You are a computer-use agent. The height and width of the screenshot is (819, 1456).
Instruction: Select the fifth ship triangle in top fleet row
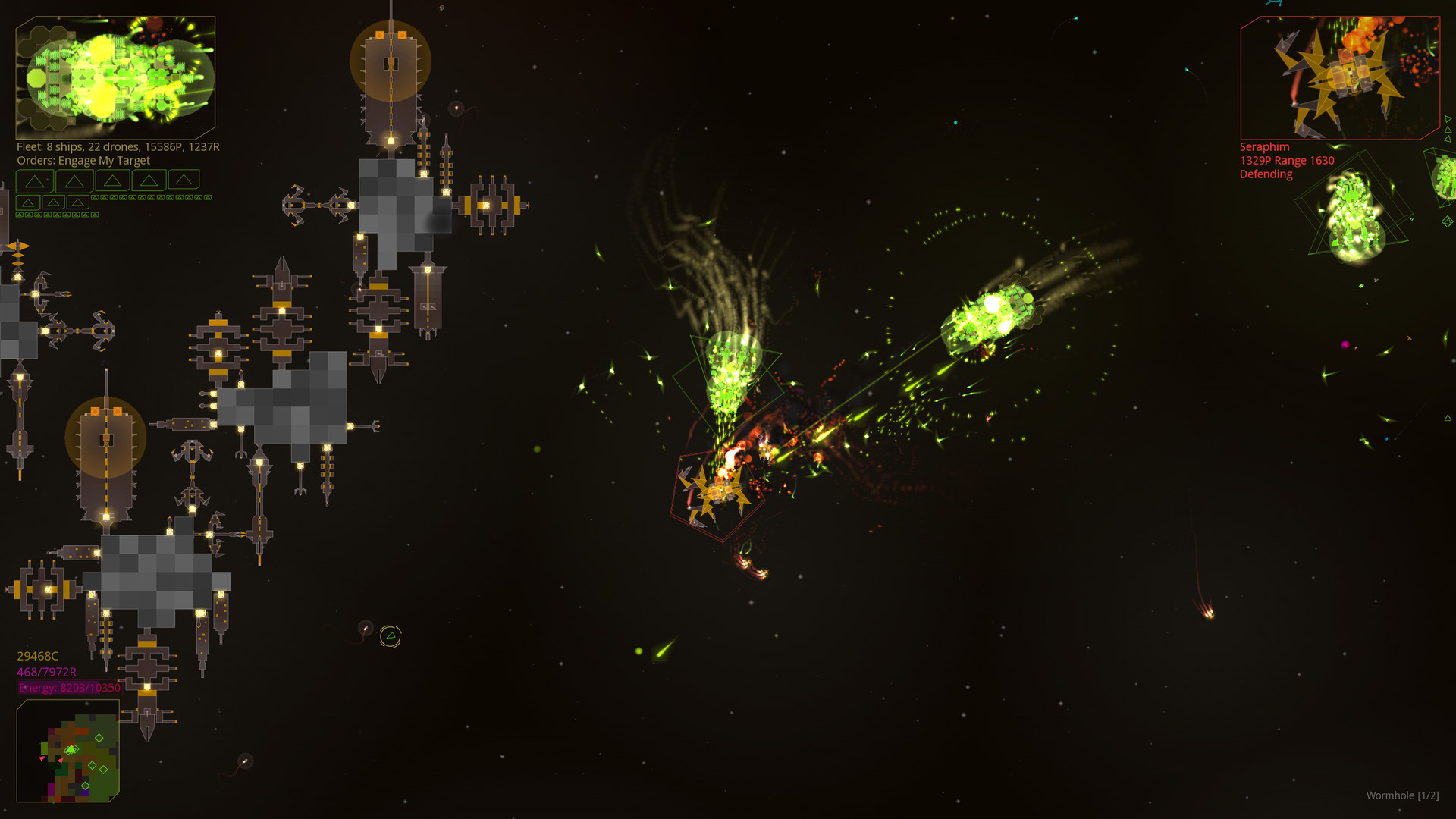184,180
